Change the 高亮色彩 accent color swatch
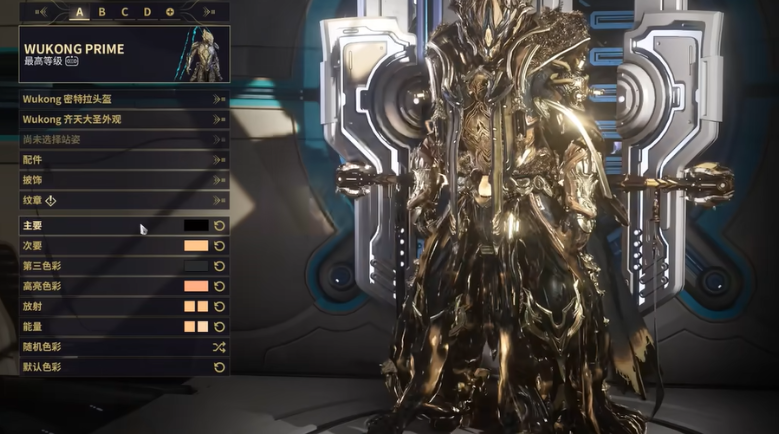Image resolution: width=779 pixels, height=434 pixels. [x=196, y=286]
